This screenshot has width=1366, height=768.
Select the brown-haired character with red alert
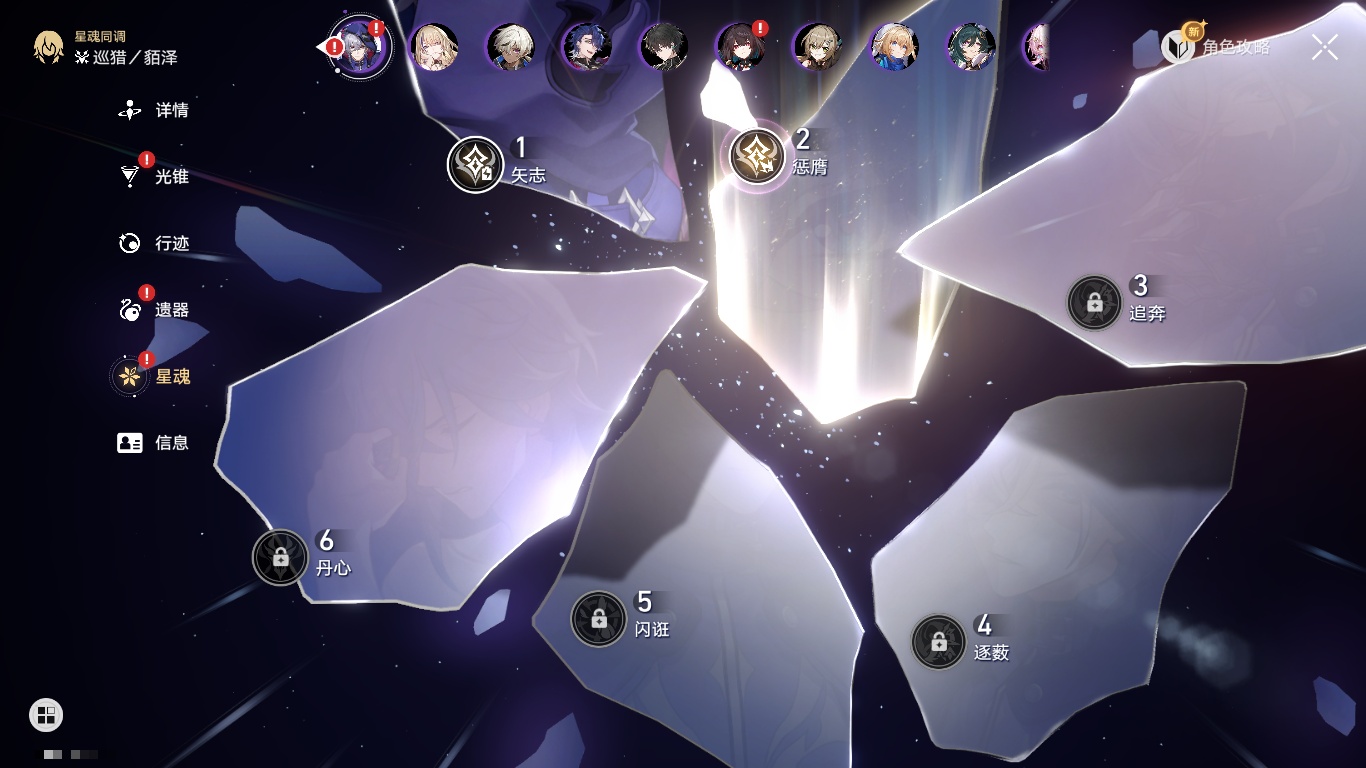[x=741, y=47]
